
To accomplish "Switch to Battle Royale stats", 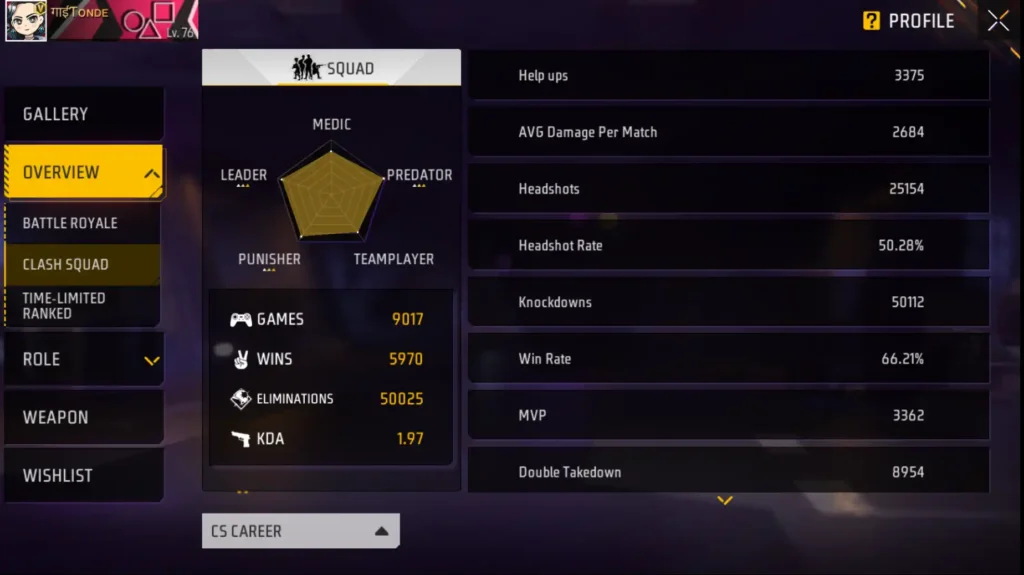I will click(81, 223).
